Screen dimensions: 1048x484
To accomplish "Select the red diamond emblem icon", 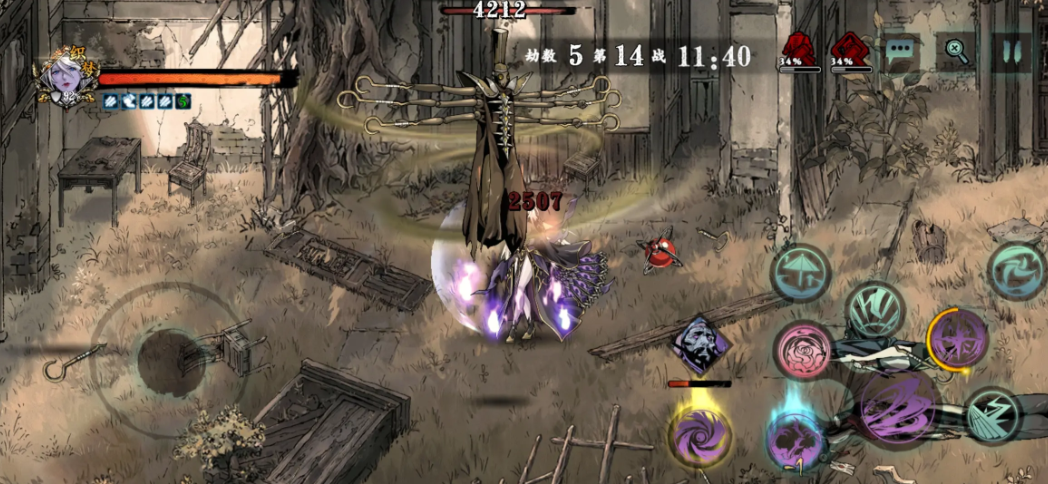I will (851, 48).
